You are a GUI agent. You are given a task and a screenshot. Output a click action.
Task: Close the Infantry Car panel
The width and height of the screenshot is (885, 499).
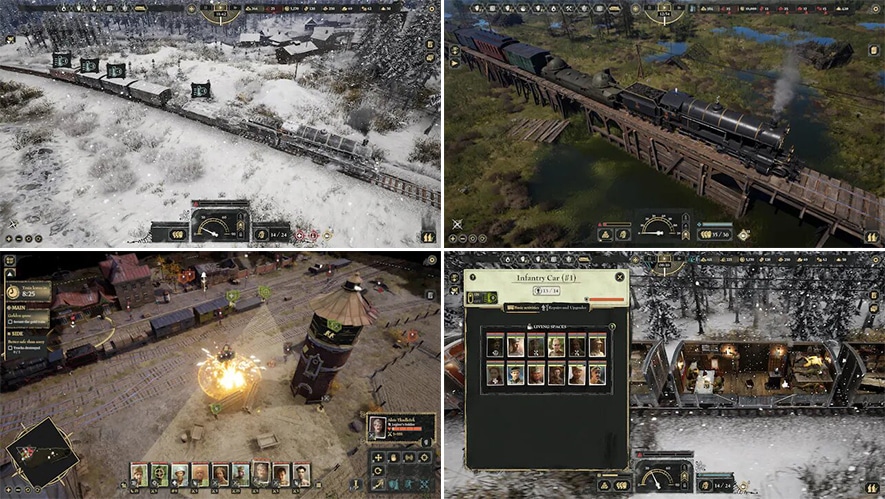tap(620, 276)
